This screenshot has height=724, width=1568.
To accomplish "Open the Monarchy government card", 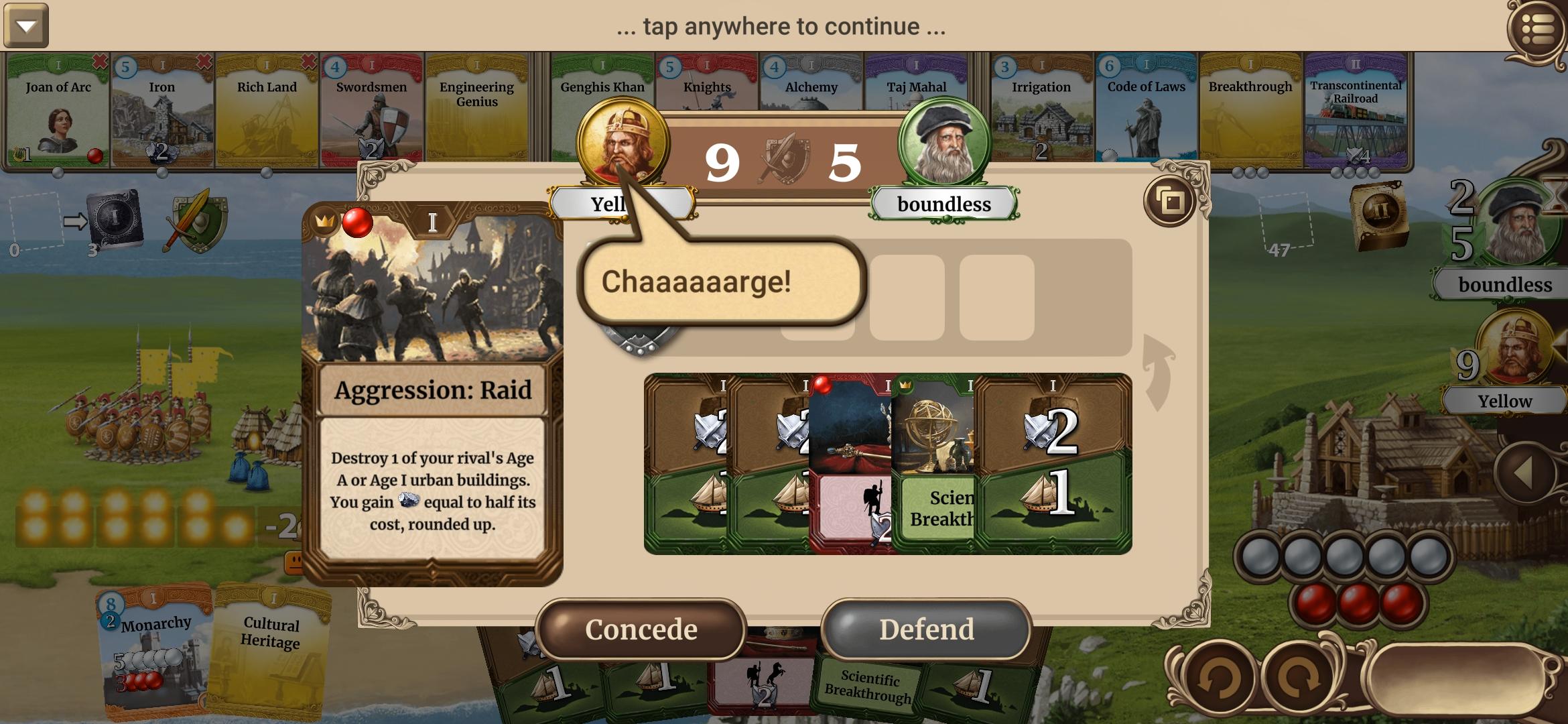I will point(155,650).
